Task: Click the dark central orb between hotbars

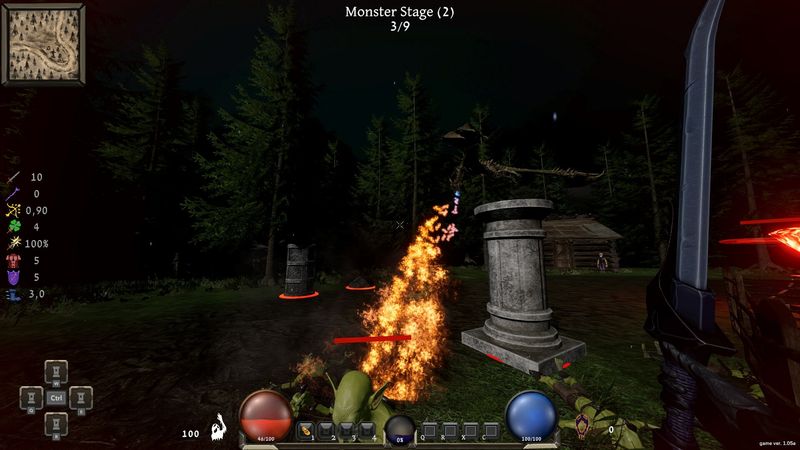Action: coord(400,429)
